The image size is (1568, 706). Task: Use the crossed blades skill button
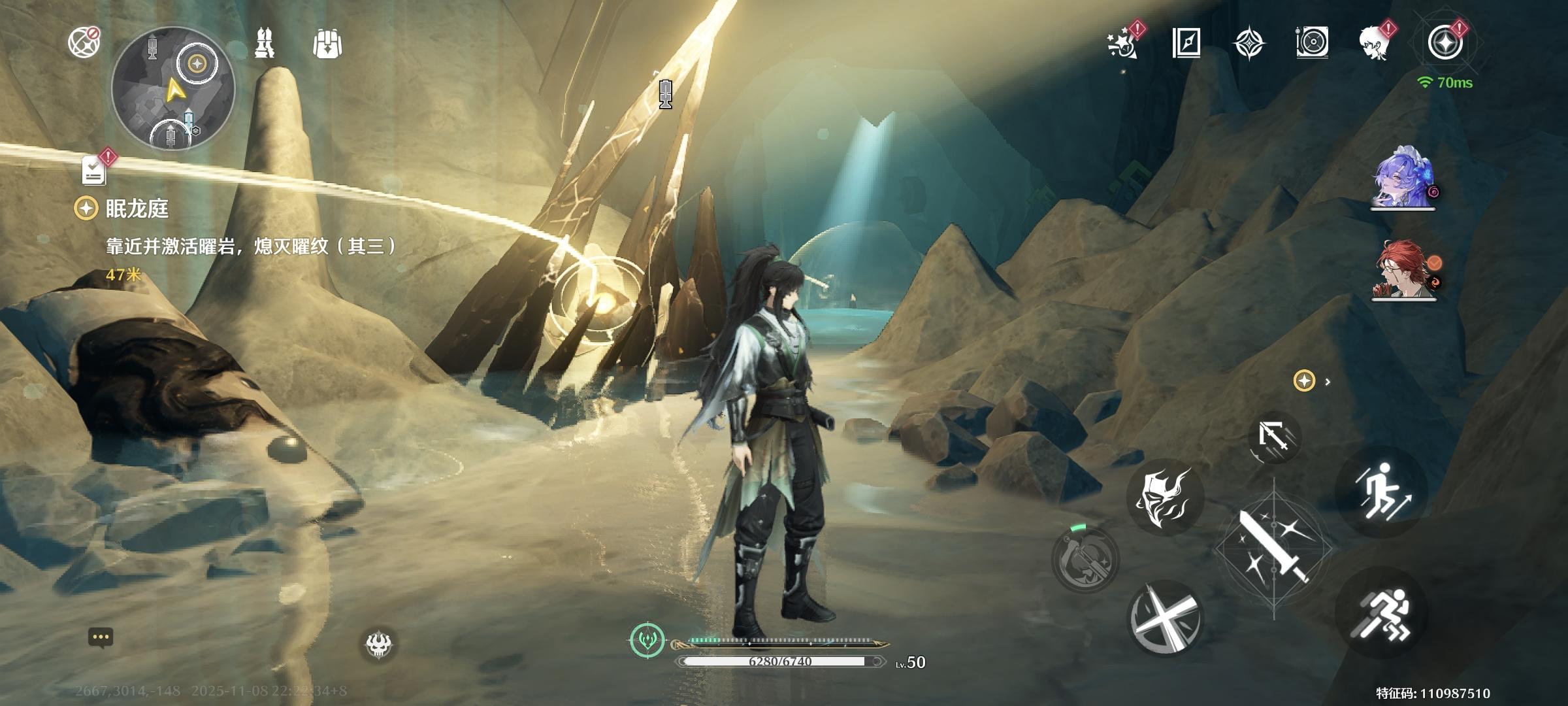click(1164, 618)
